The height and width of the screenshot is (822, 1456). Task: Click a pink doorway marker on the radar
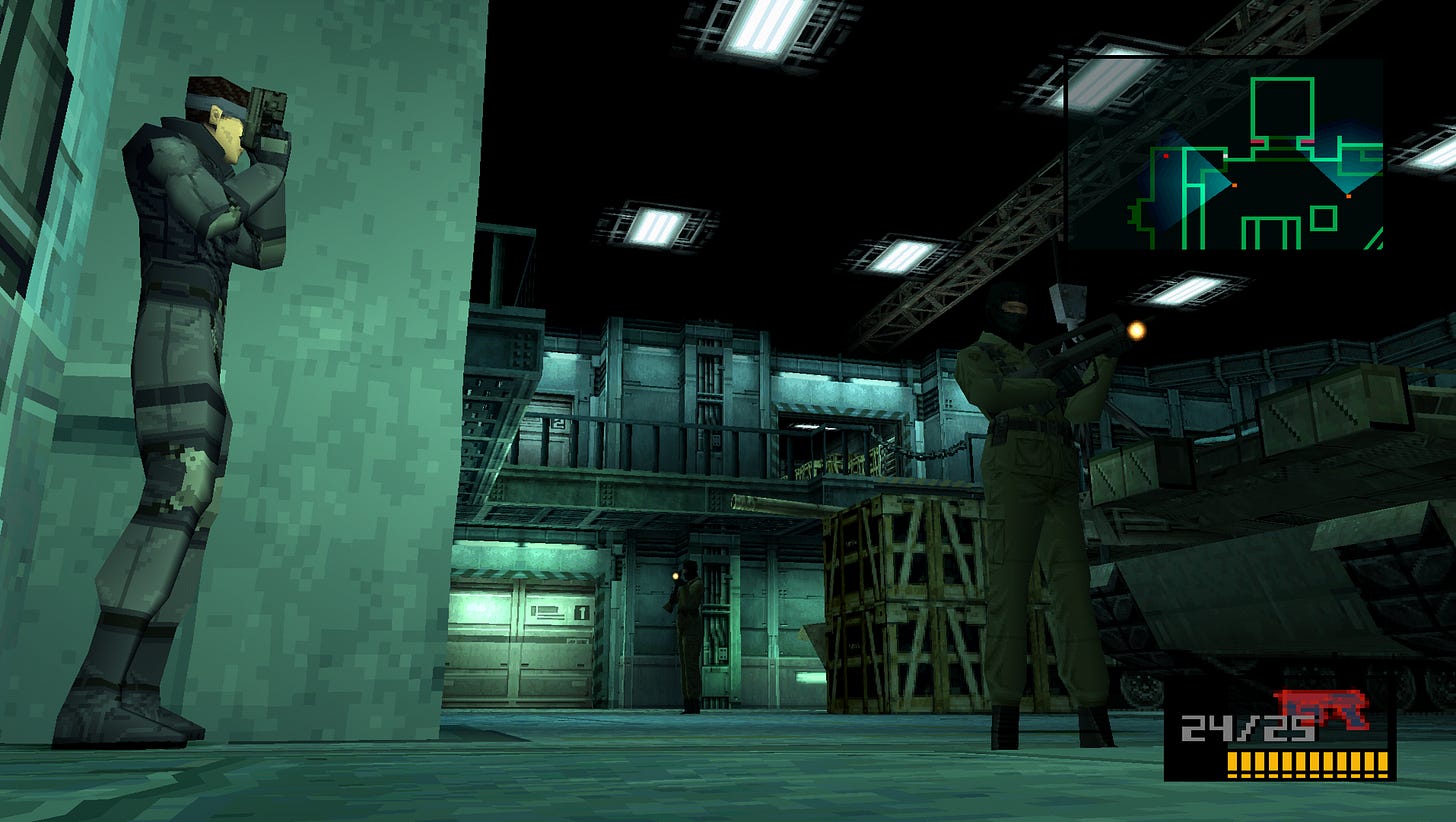point(1257,141)
